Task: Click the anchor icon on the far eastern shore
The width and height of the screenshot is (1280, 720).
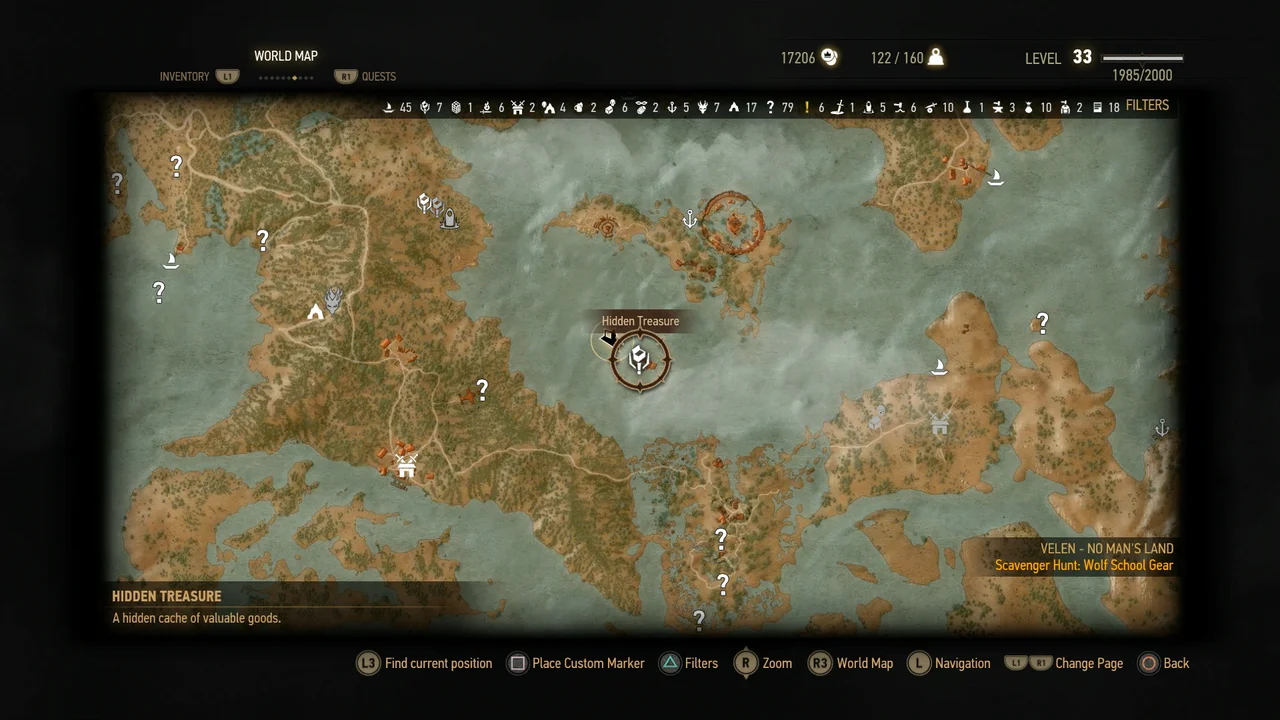Action: [x=1161, y=428]
